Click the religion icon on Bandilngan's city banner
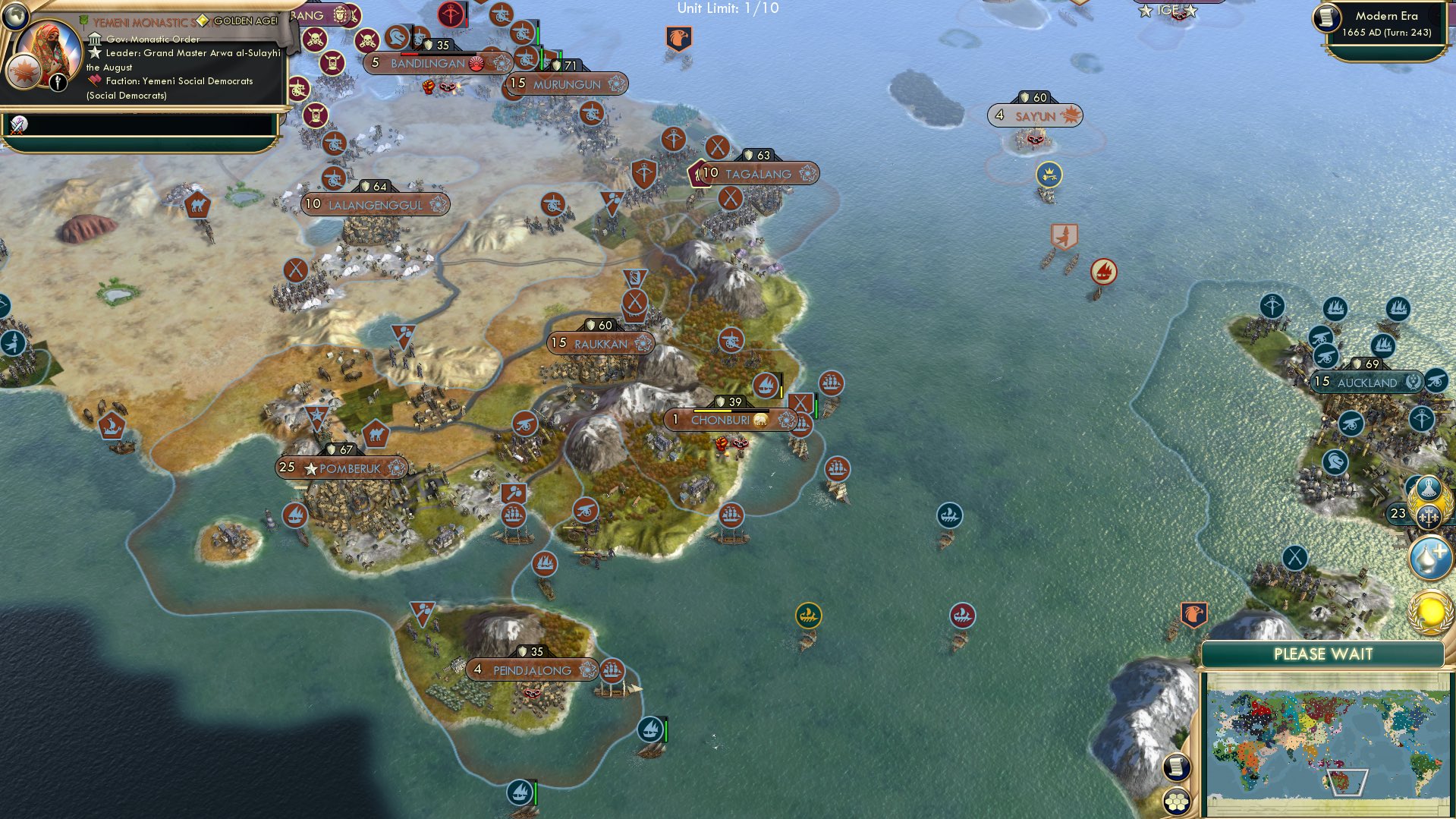The width and height of the screenshot is (1456, 819). (x=476, y=65)
